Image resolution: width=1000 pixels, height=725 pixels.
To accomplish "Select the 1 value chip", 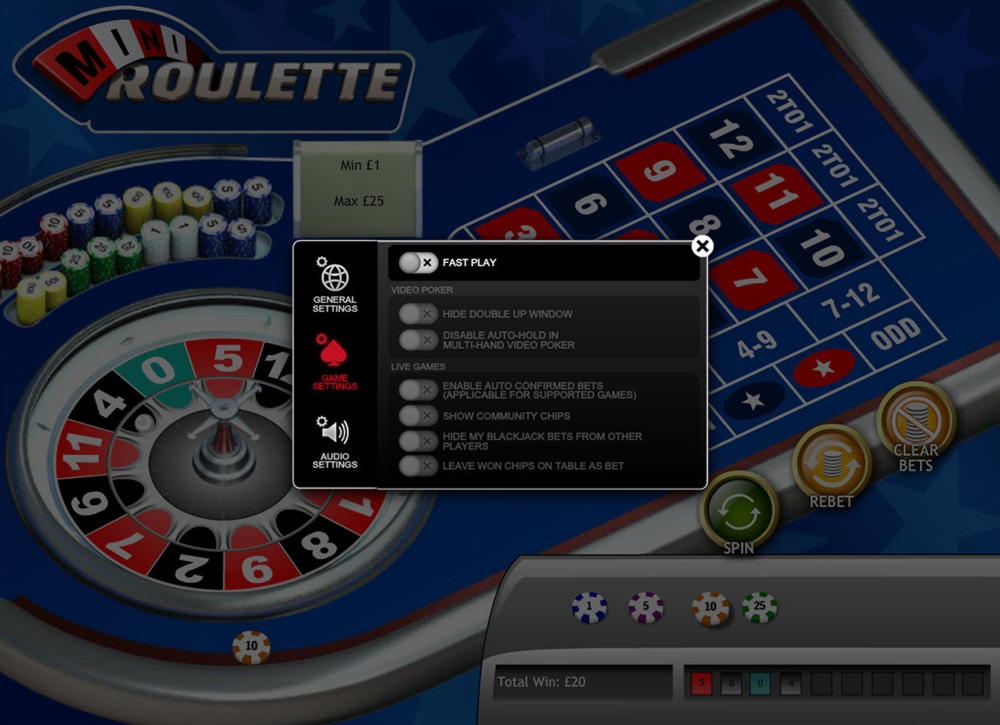I will click(589, 607).
